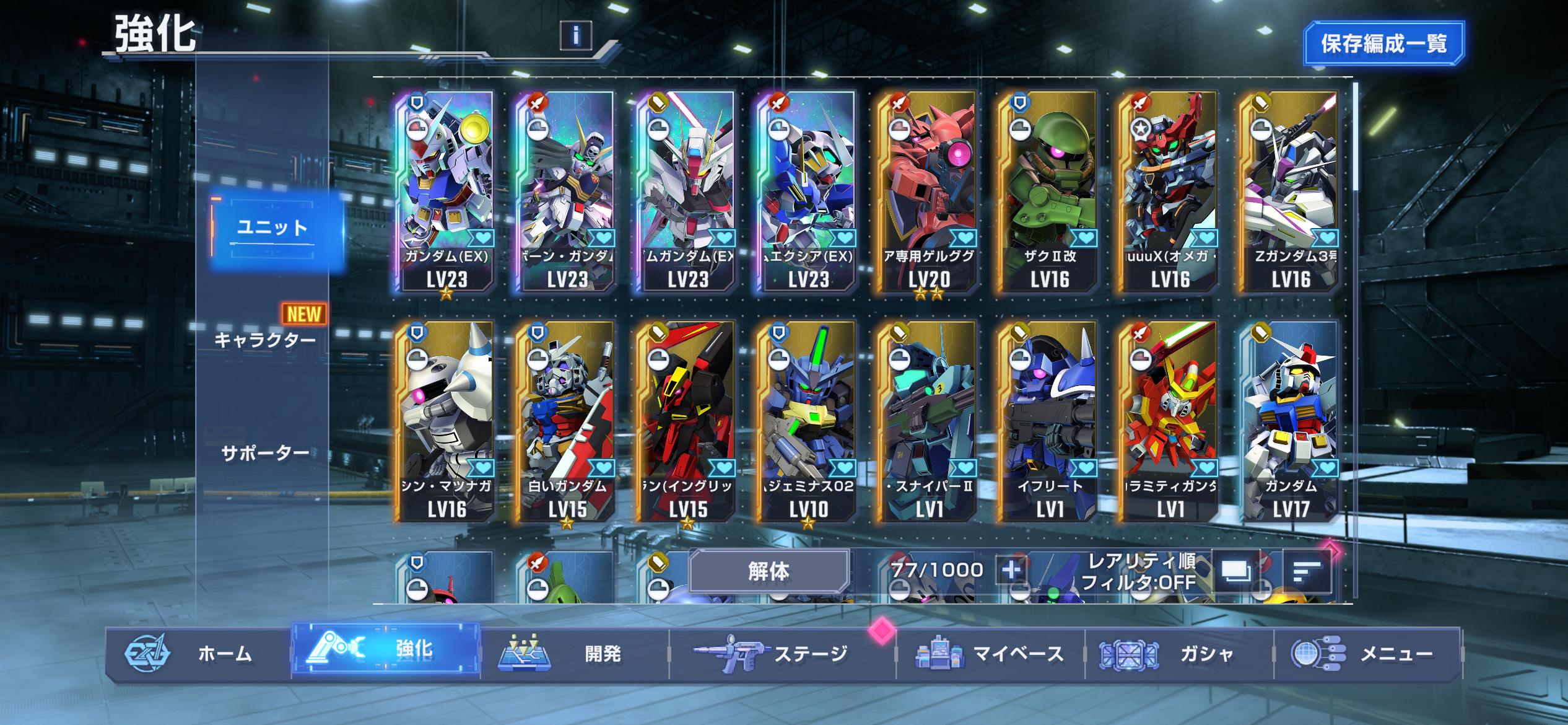Choose the ザクII改 LV16 unit card
1568x725 pixels.
(x=1049, y=192)
